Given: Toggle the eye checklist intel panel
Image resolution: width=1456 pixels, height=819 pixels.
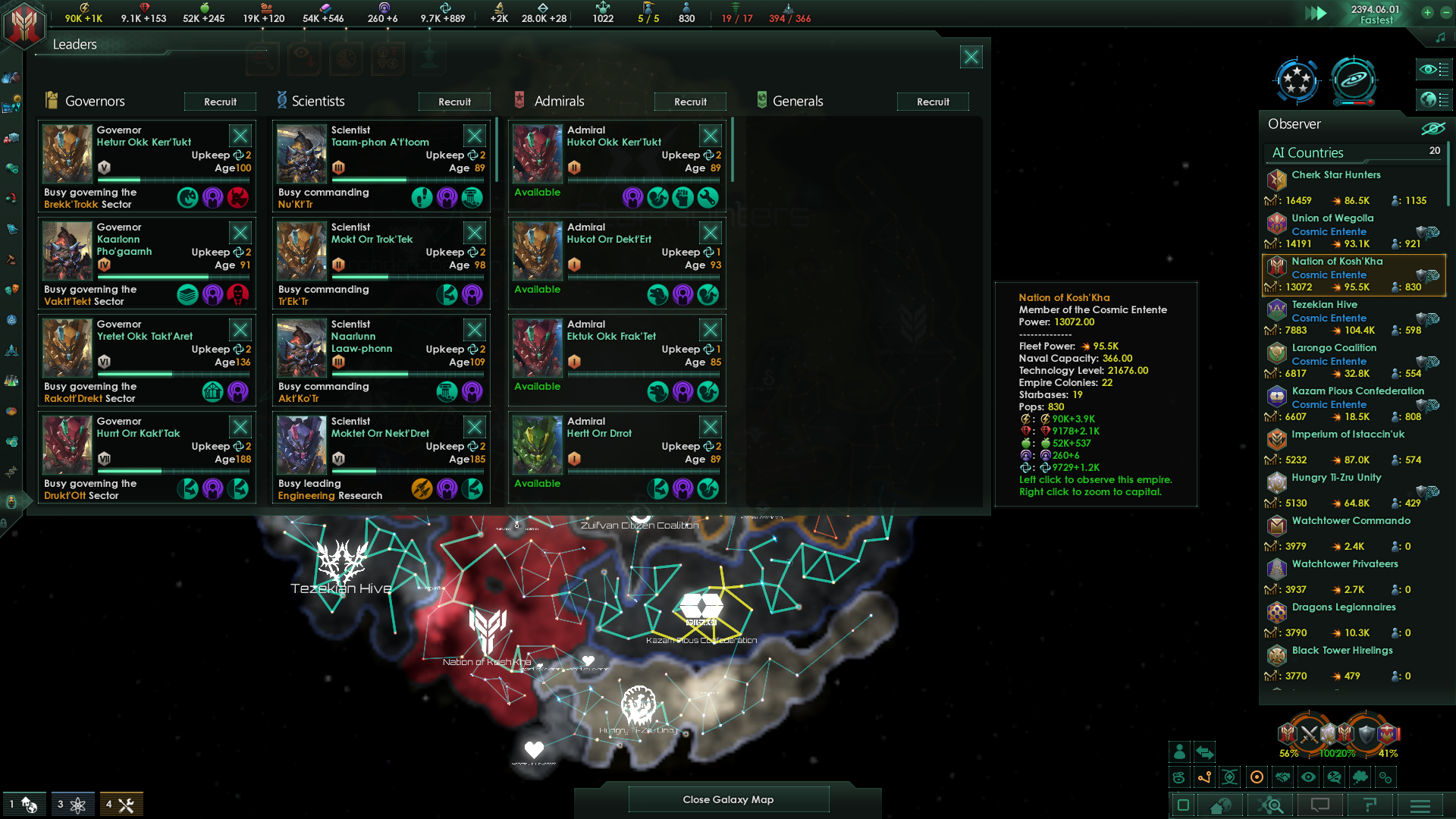Looking at the screenshot, I should [x=1433, y=69].
